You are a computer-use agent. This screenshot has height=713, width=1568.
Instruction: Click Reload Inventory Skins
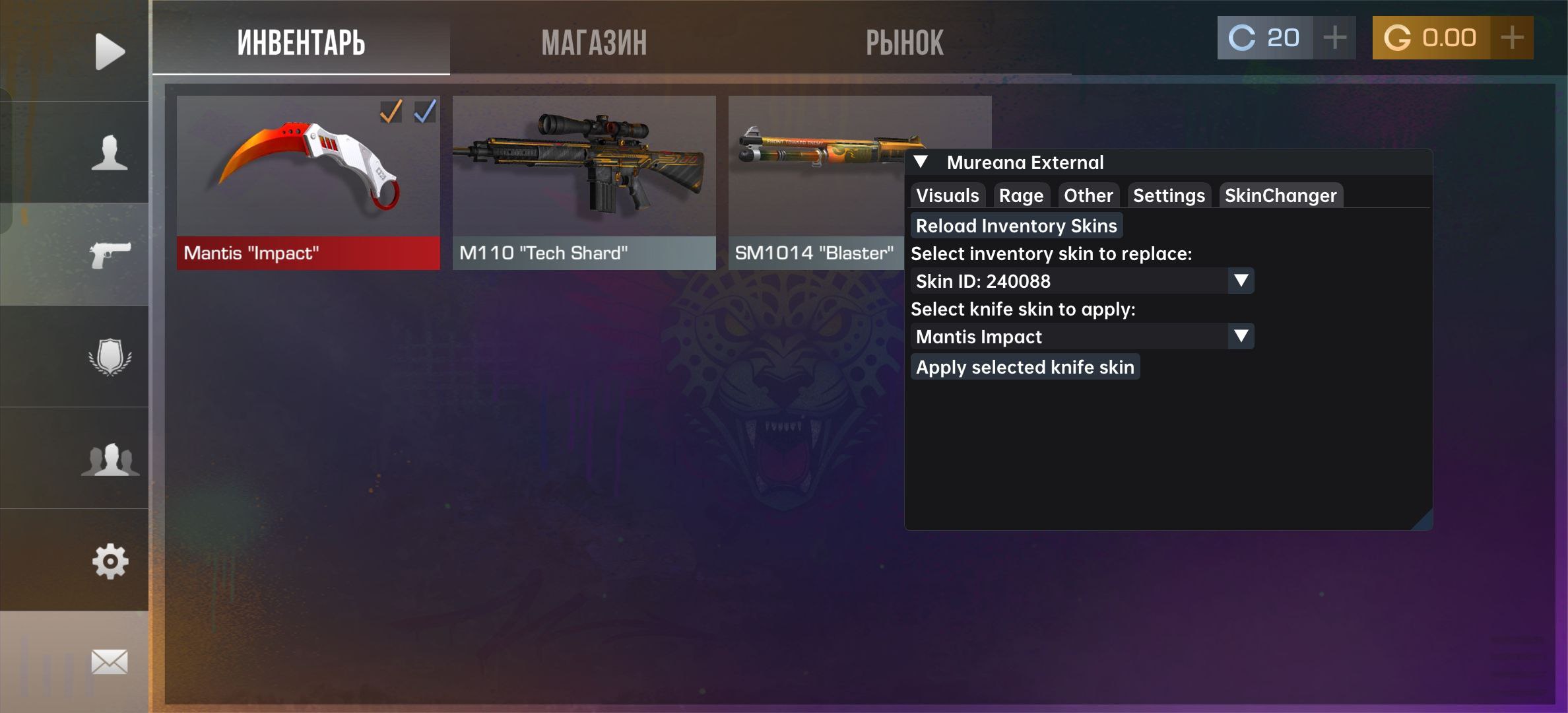coord(1016,225)
